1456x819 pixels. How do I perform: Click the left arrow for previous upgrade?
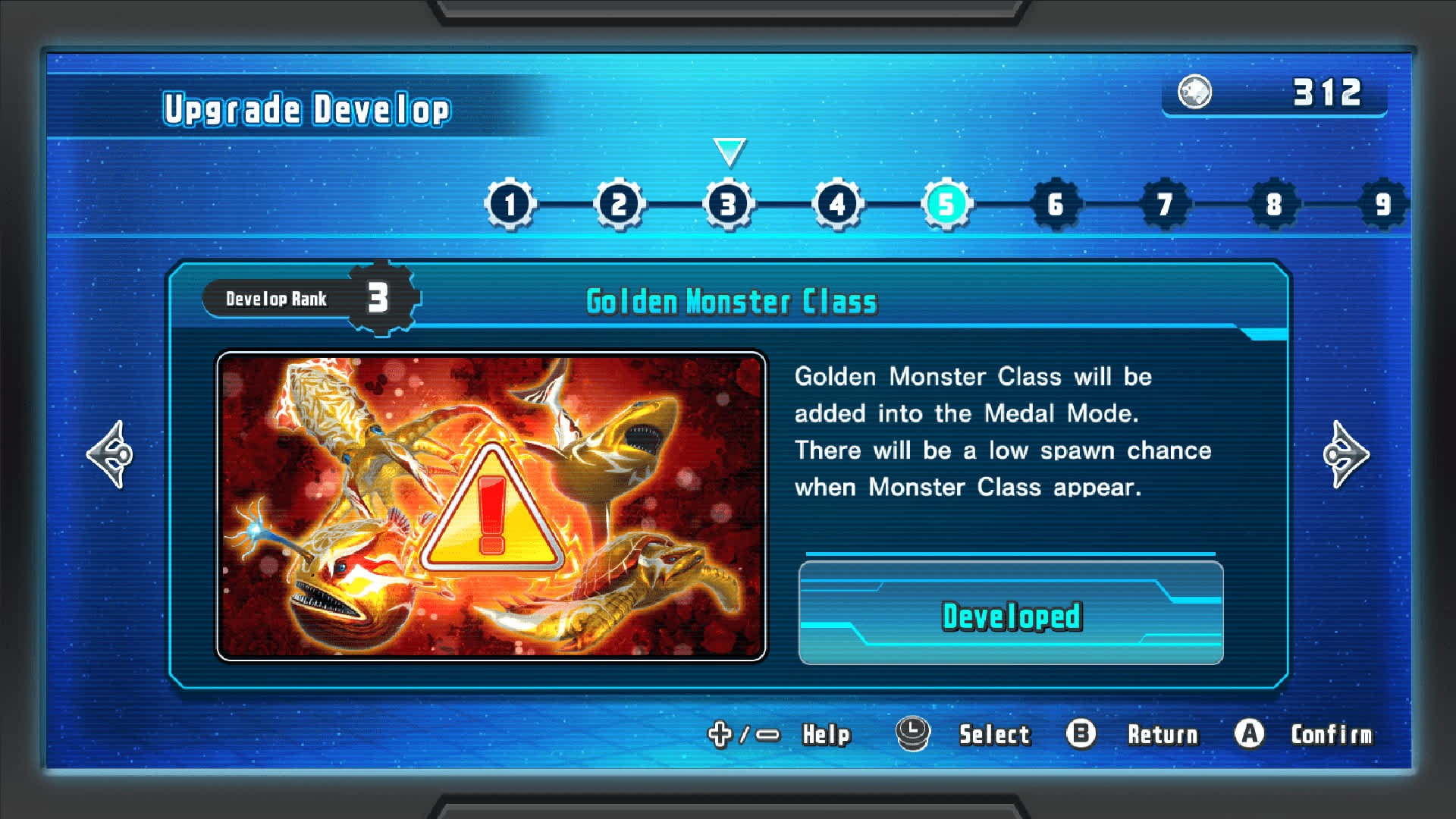pos(111,454)
